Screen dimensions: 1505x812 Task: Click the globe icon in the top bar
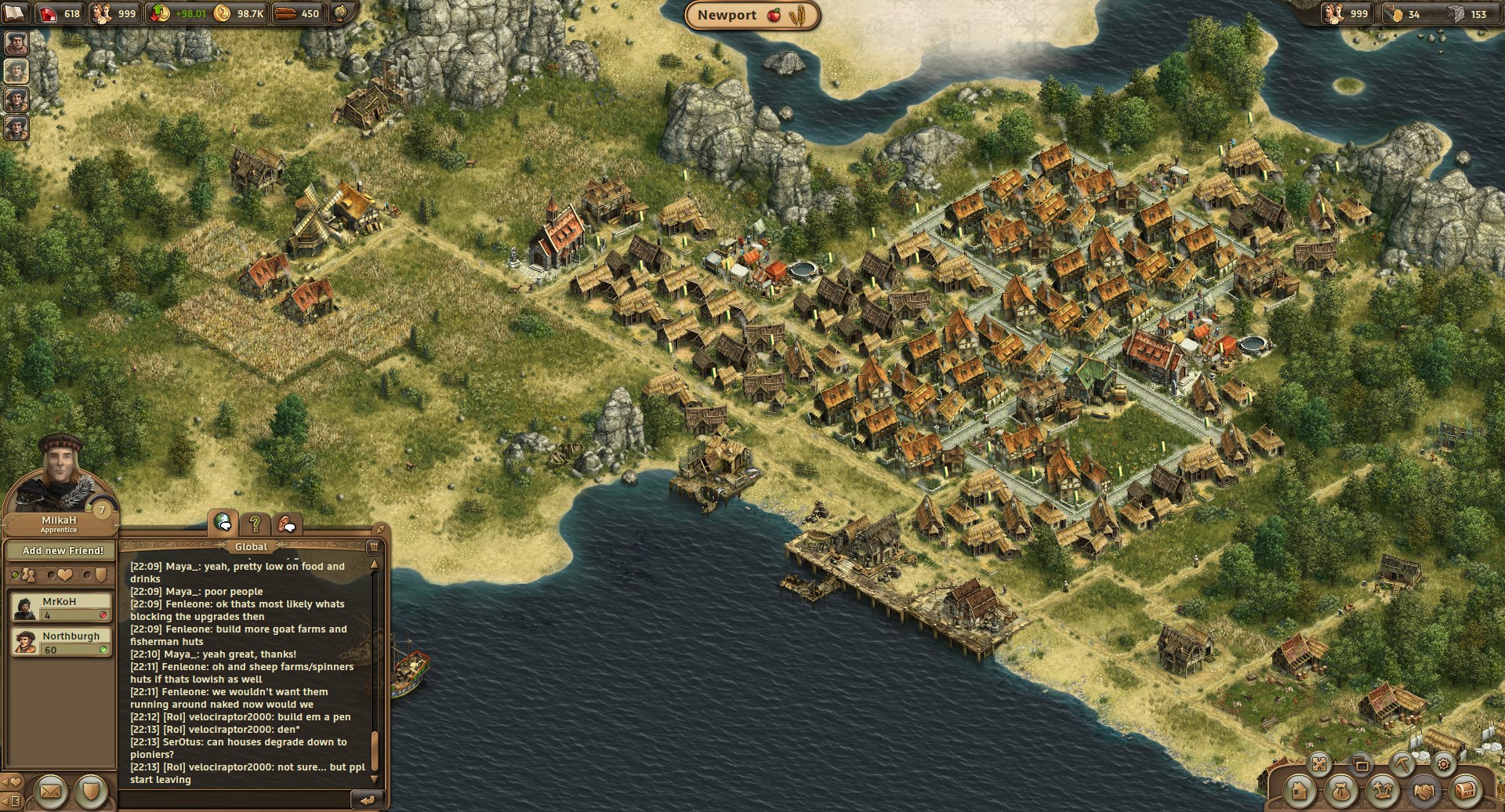[x=342, y=13]
